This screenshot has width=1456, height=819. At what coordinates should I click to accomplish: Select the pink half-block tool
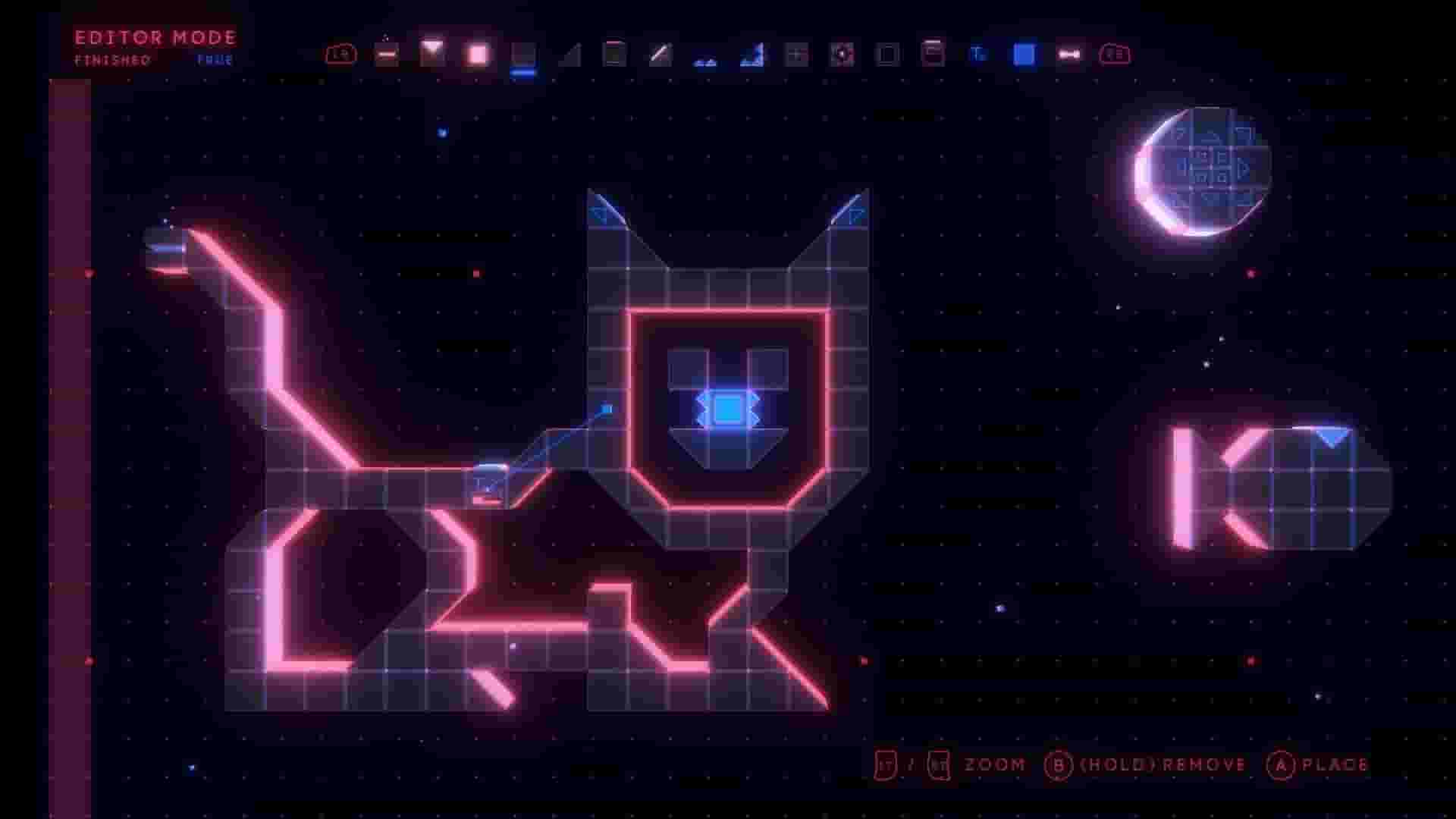click(x=387, y=53)
